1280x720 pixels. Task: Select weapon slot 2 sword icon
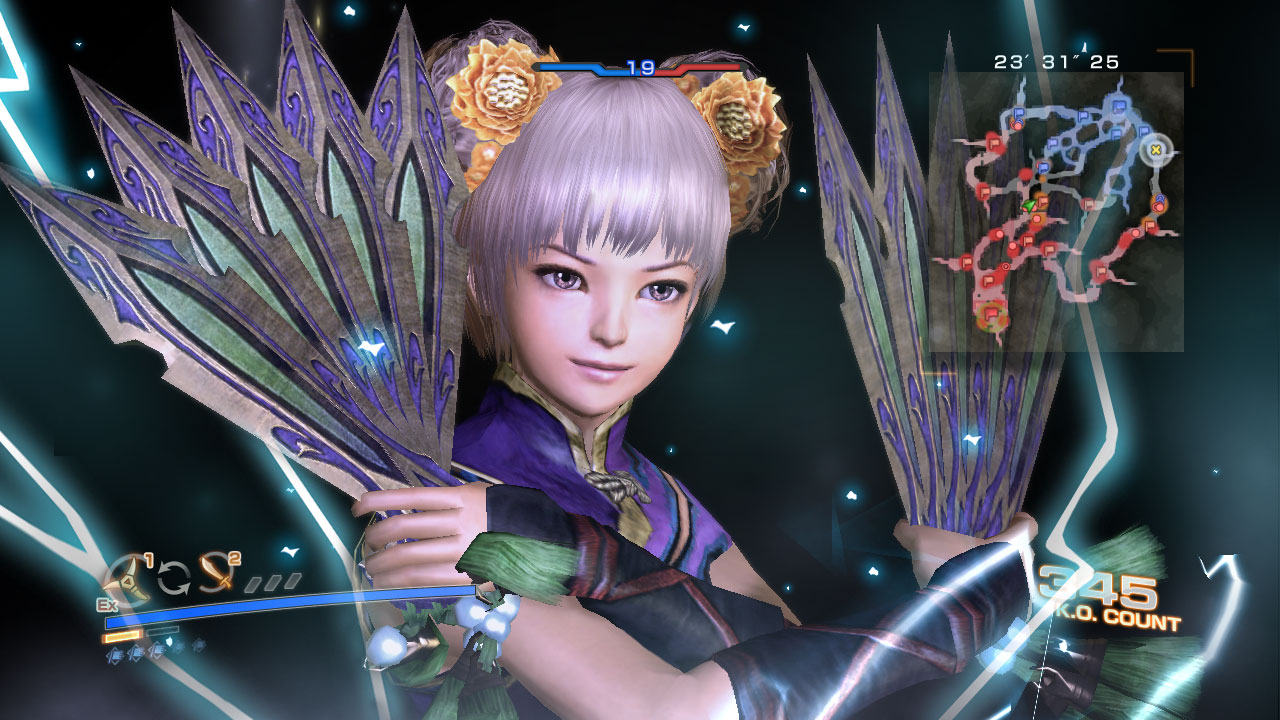click(x=216, y=574)
